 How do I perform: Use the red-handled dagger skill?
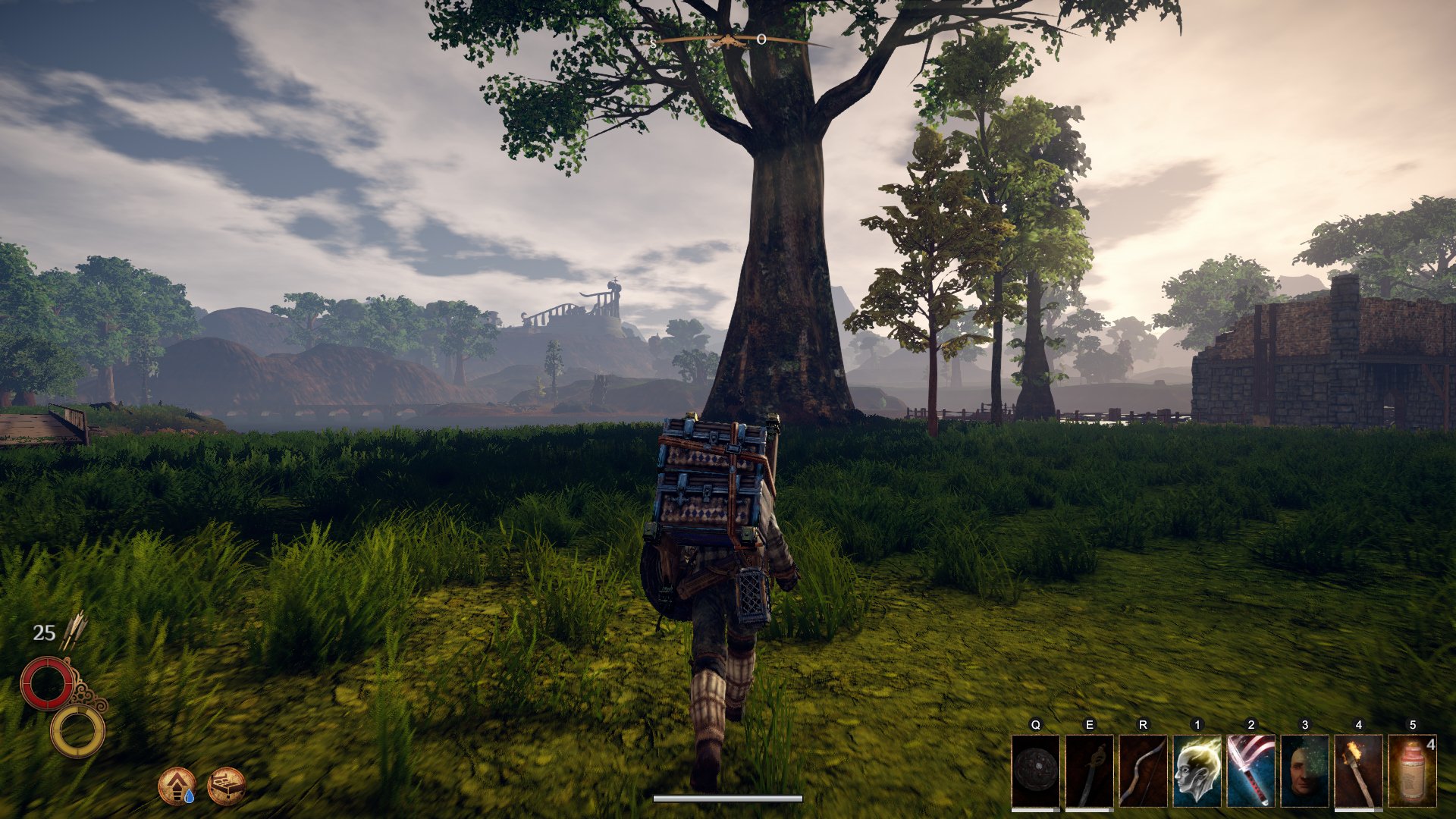point(1250,770)
